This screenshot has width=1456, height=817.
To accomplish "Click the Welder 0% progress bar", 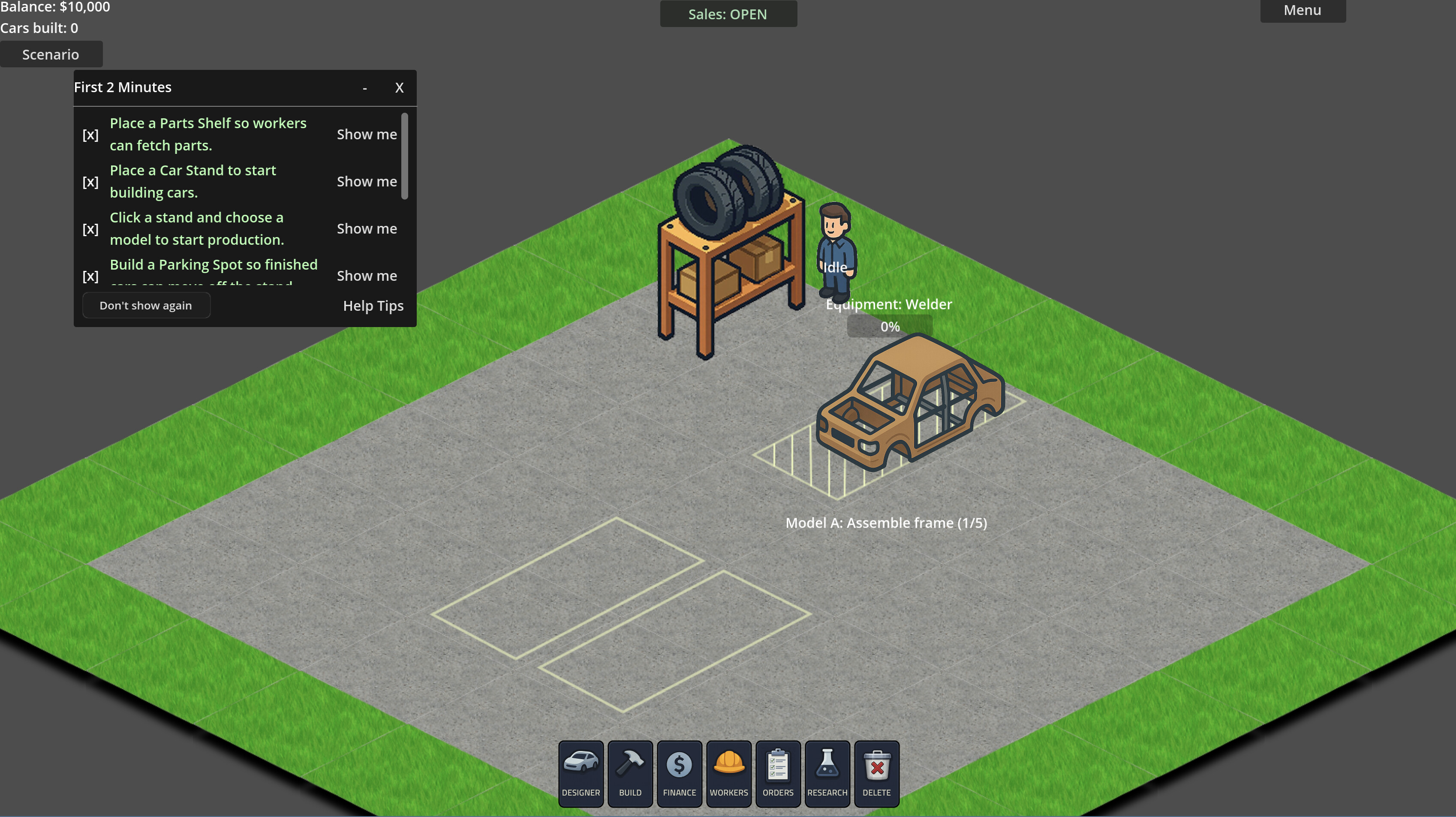I will coord(889,326).
